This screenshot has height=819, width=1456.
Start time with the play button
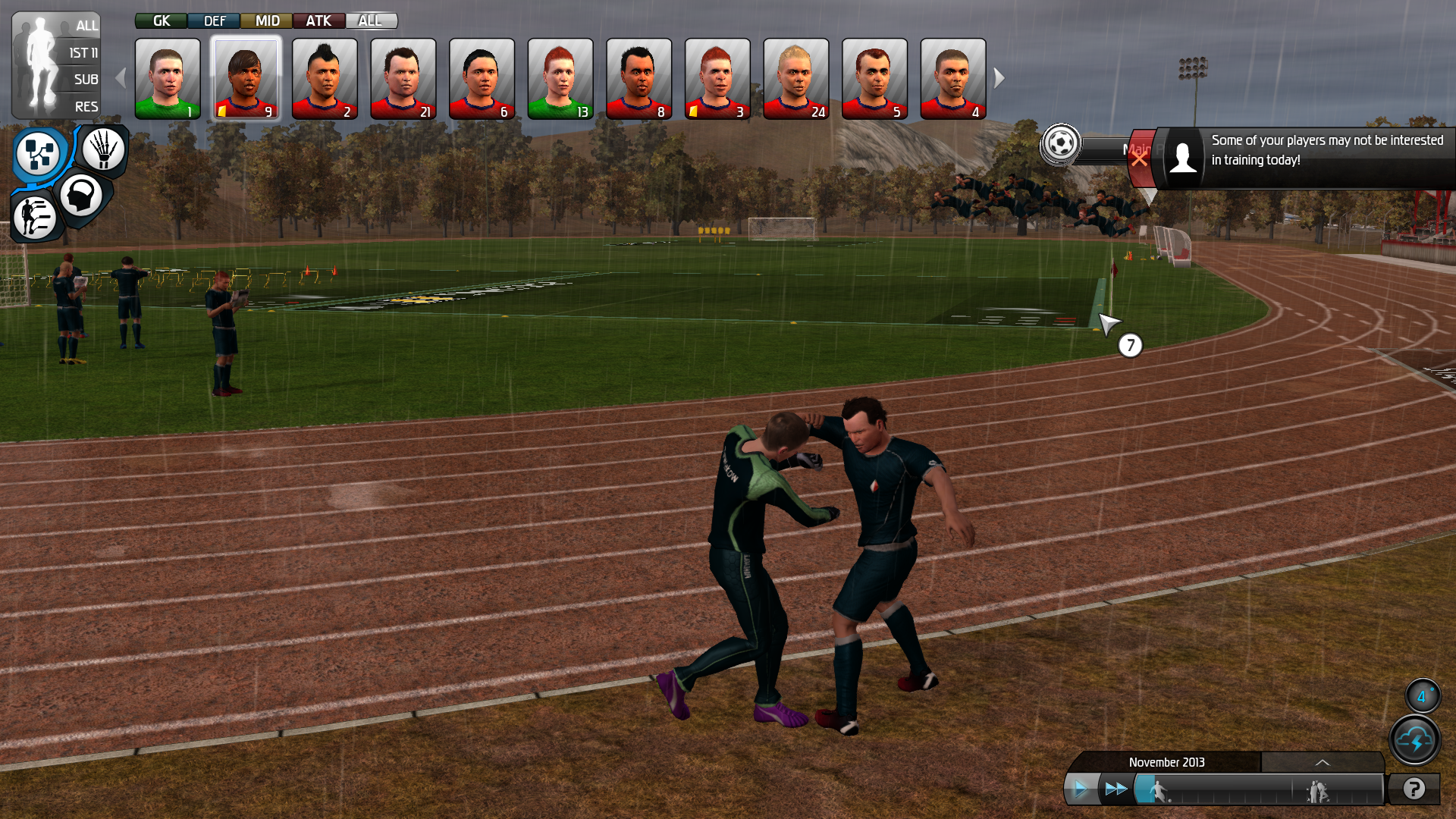coord(1080,789)
